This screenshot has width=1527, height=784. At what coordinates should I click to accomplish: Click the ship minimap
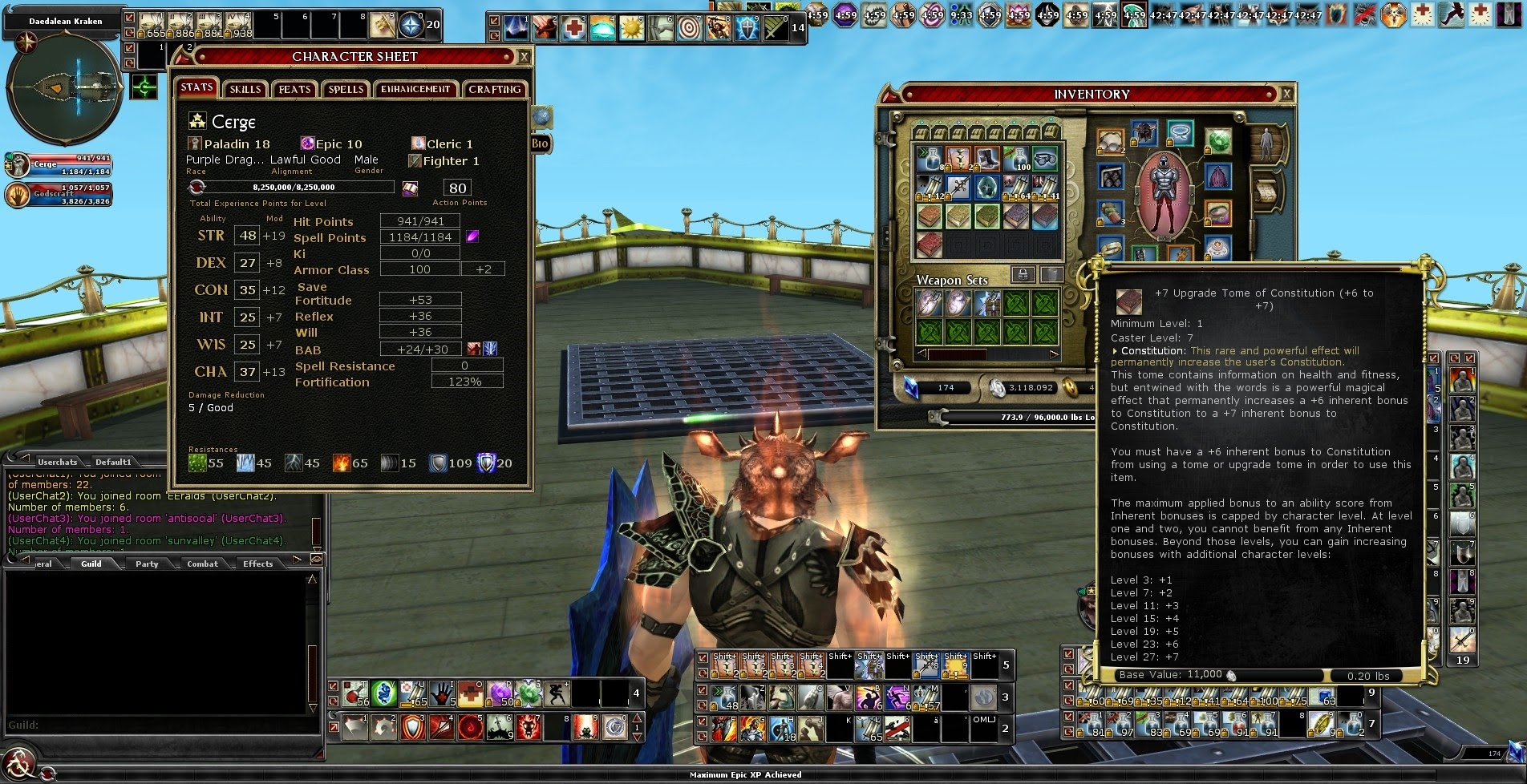tap(64, 86)
